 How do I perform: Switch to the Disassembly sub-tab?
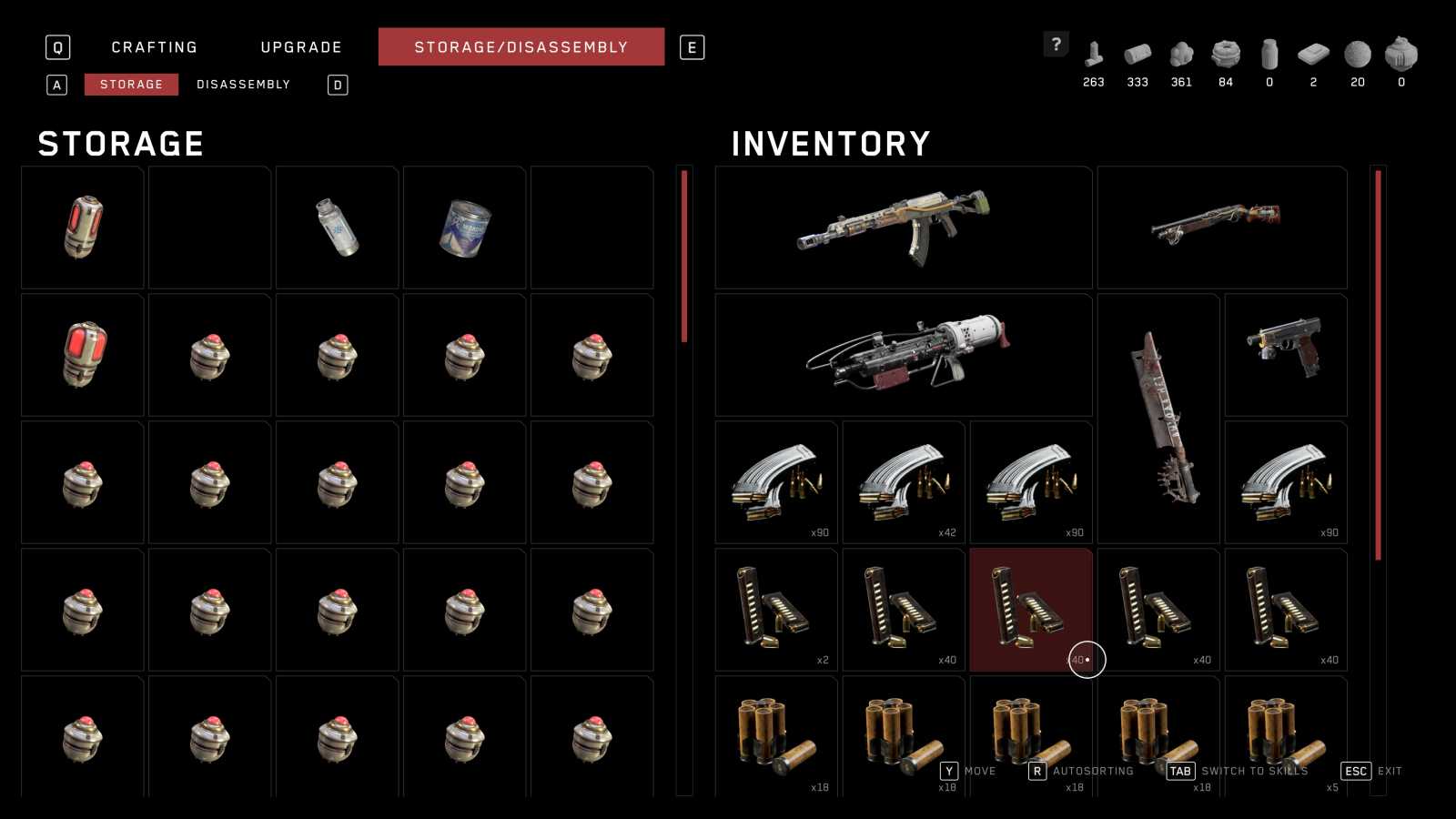(243, 85)
